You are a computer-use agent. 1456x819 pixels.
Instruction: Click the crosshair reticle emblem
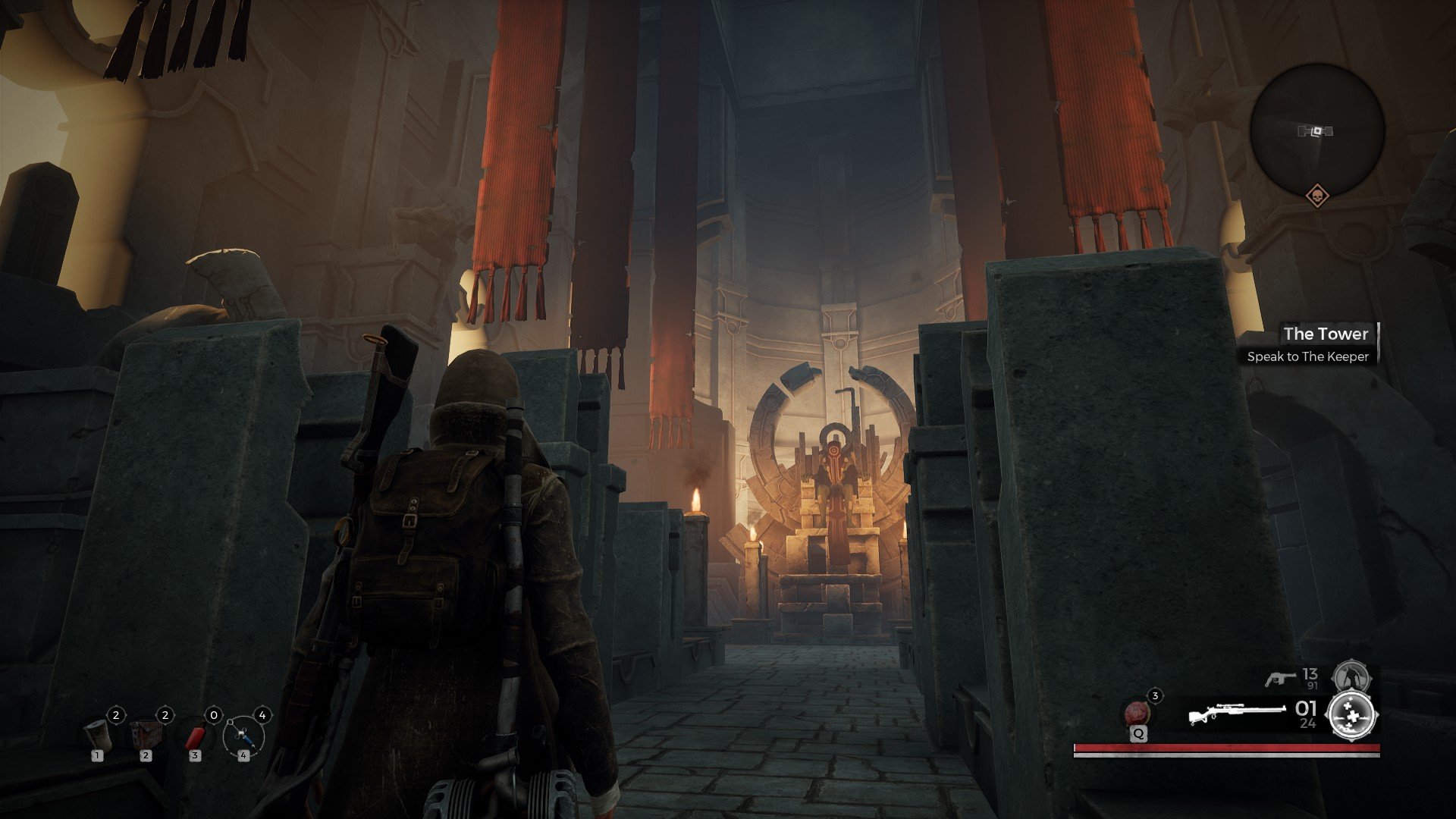tap(1352, 715)
